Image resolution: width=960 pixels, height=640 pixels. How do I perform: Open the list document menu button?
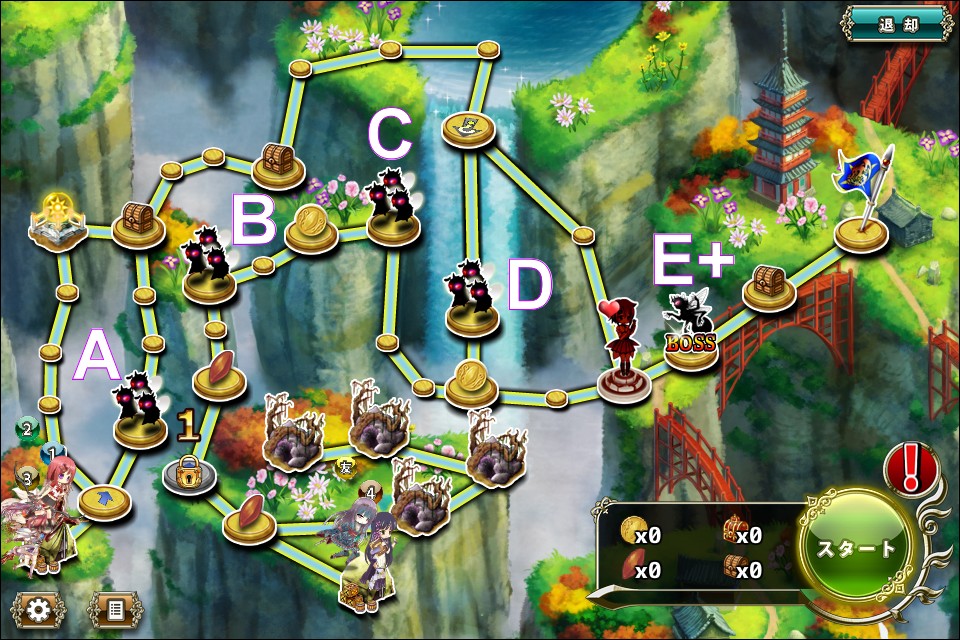[x=115, y=608]
